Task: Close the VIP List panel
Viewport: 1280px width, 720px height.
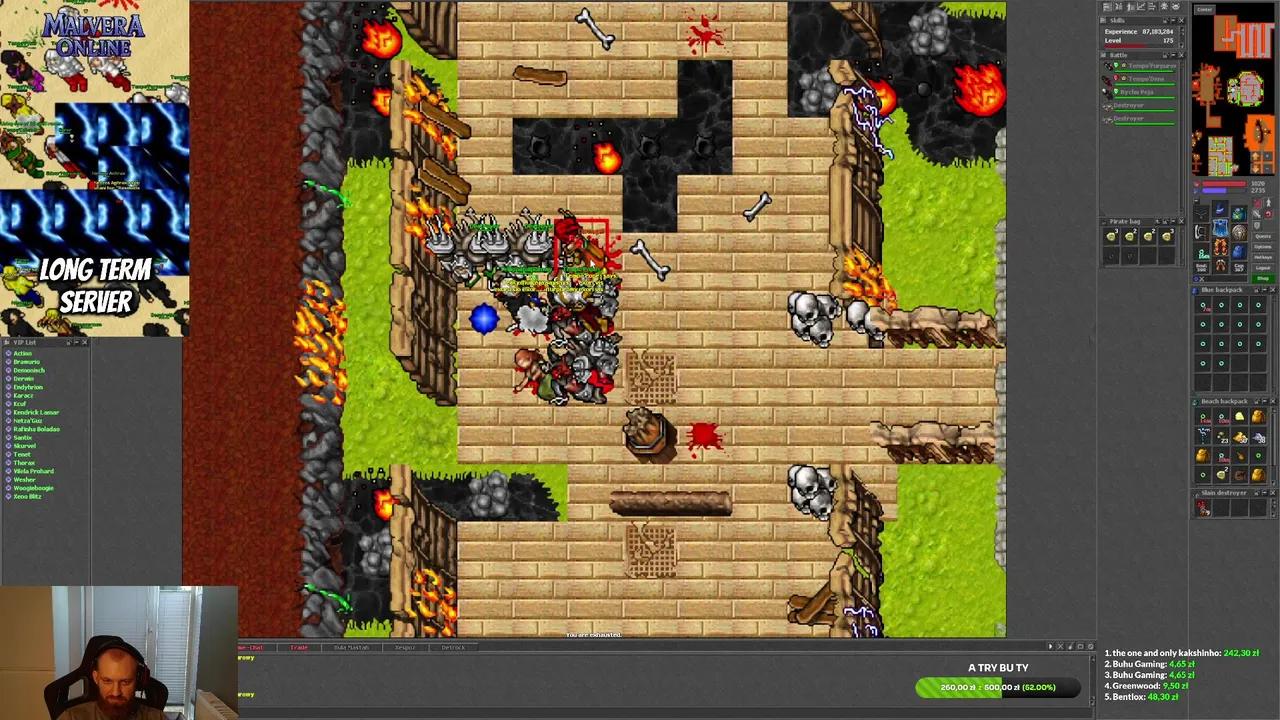Action: coord(84,343)
